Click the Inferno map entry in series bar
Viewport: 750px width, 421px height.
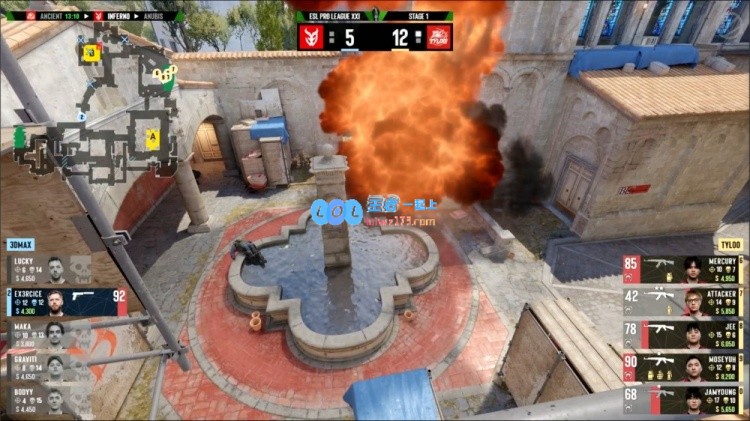pos(109,16)
